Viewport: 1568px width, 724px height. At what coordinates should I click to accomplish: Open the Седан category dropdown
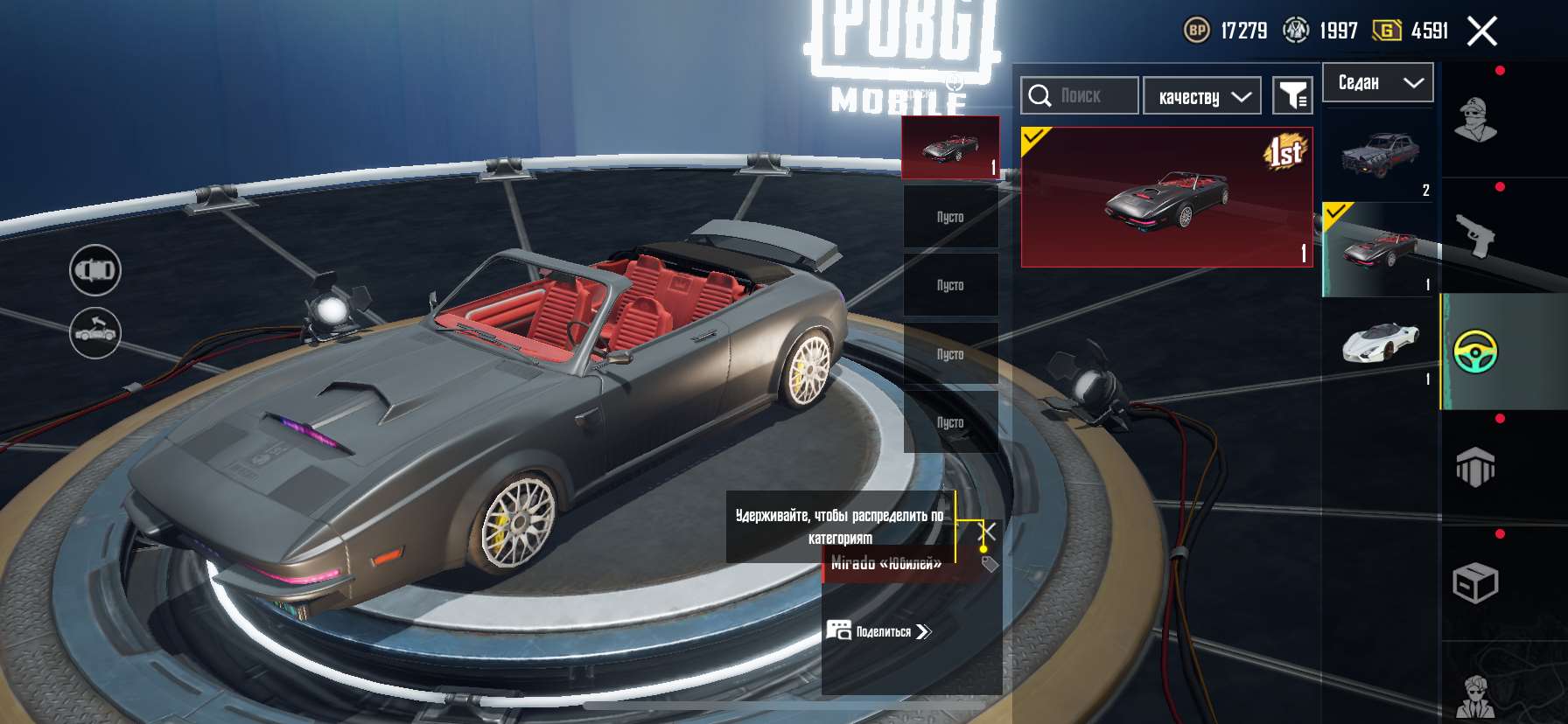[1378, 82]
